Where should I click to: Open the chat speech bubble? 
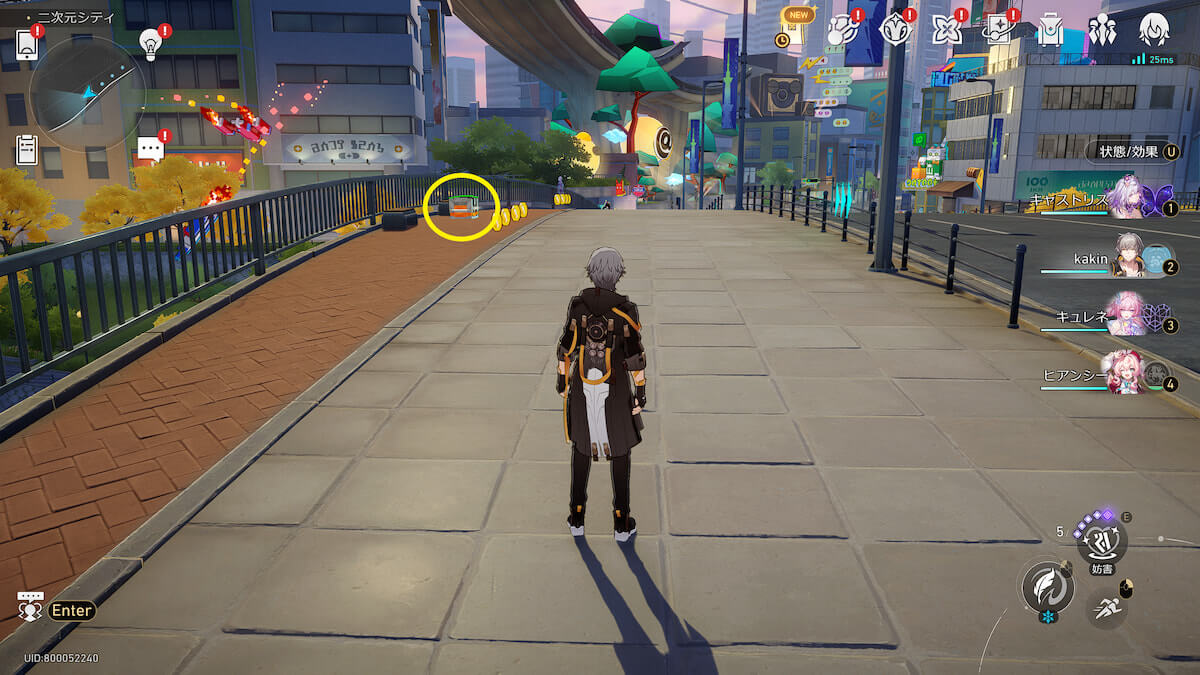(151, 150)
